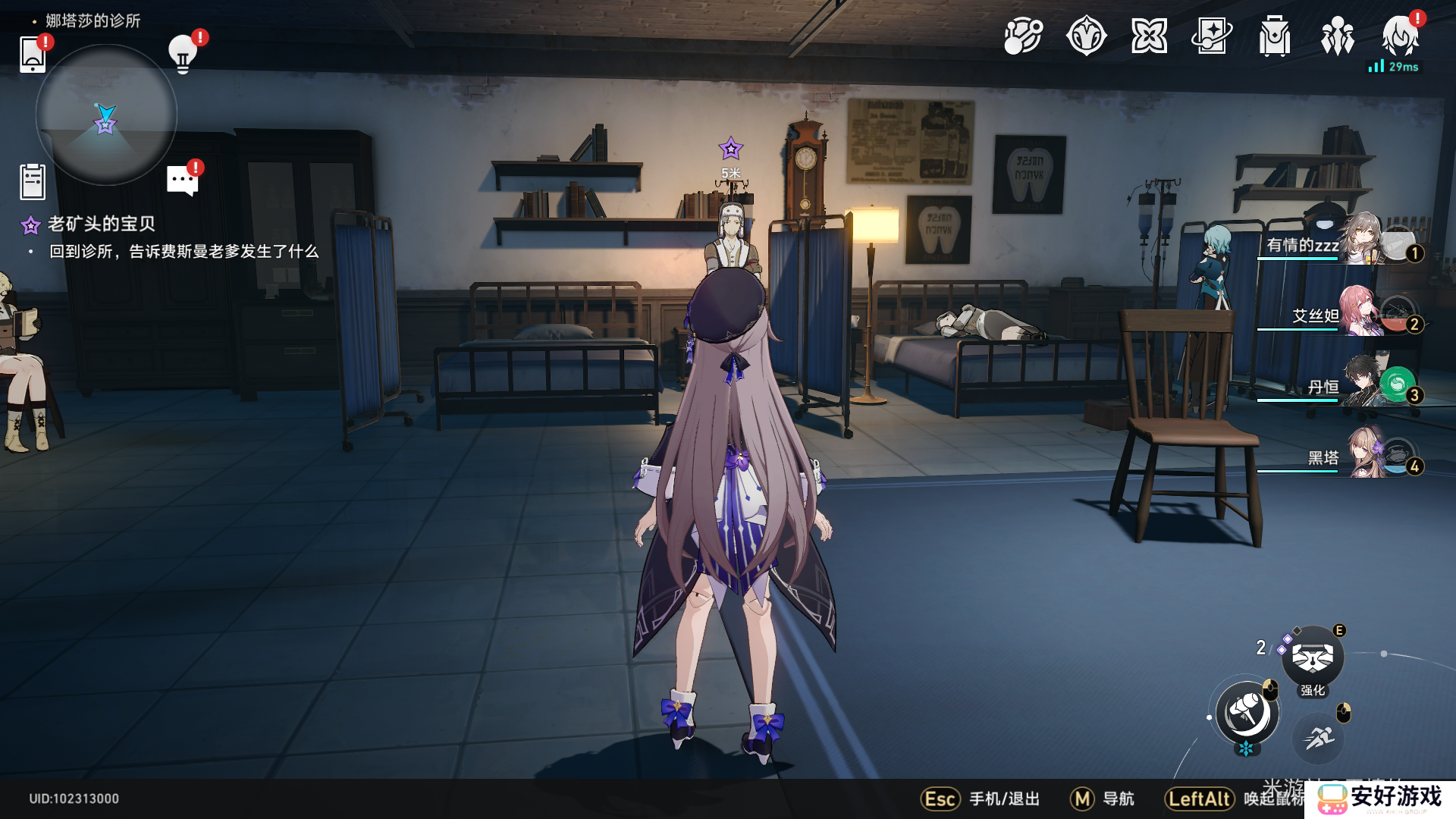The image size is (1456, 819).
Task: Open the Warp star card icon
Action: [x=1212, y=36]
